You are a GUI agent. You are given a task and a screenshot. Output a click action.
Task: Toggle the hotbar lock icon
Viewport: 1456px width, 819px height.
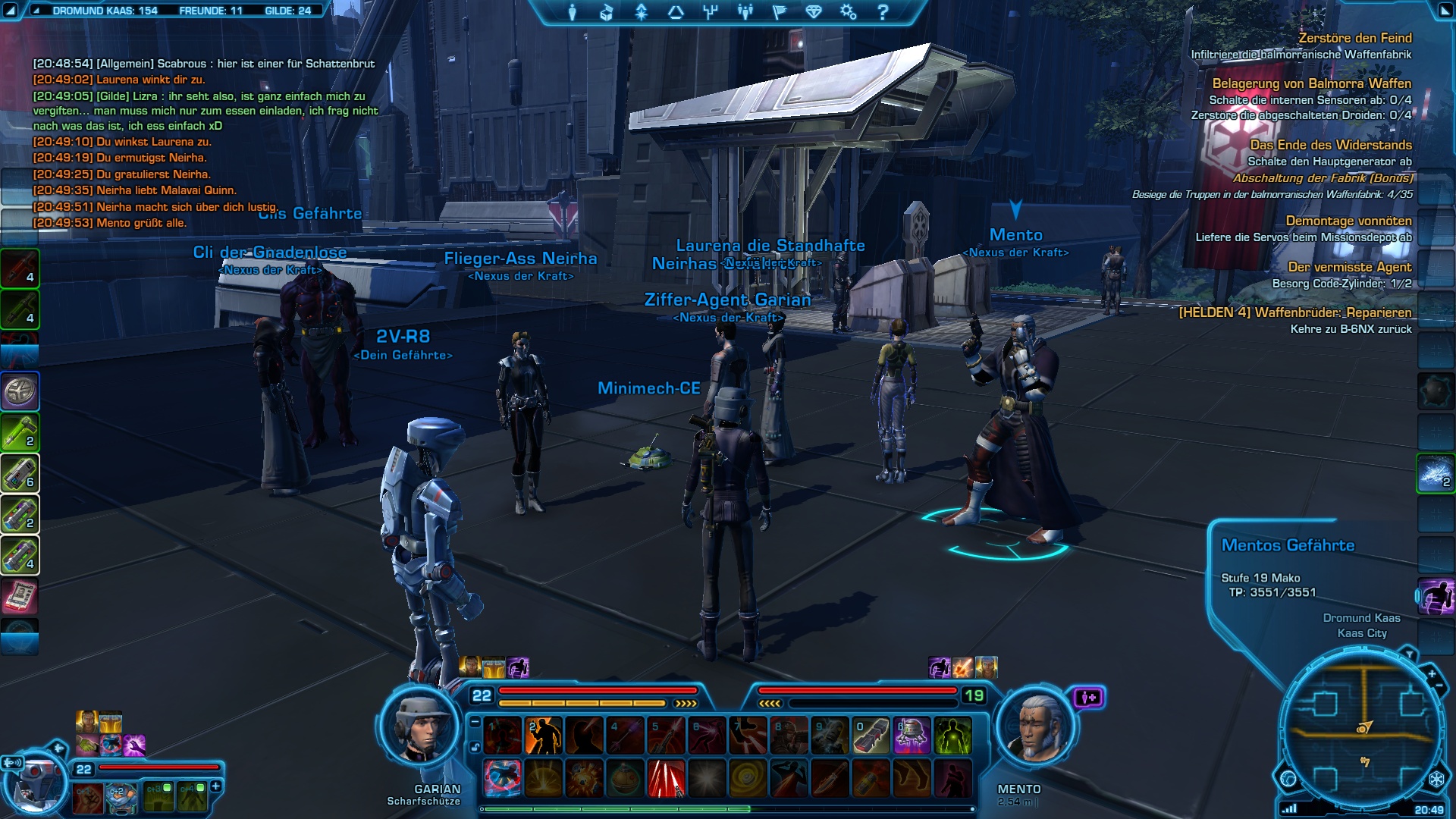[x=475, y=747]
